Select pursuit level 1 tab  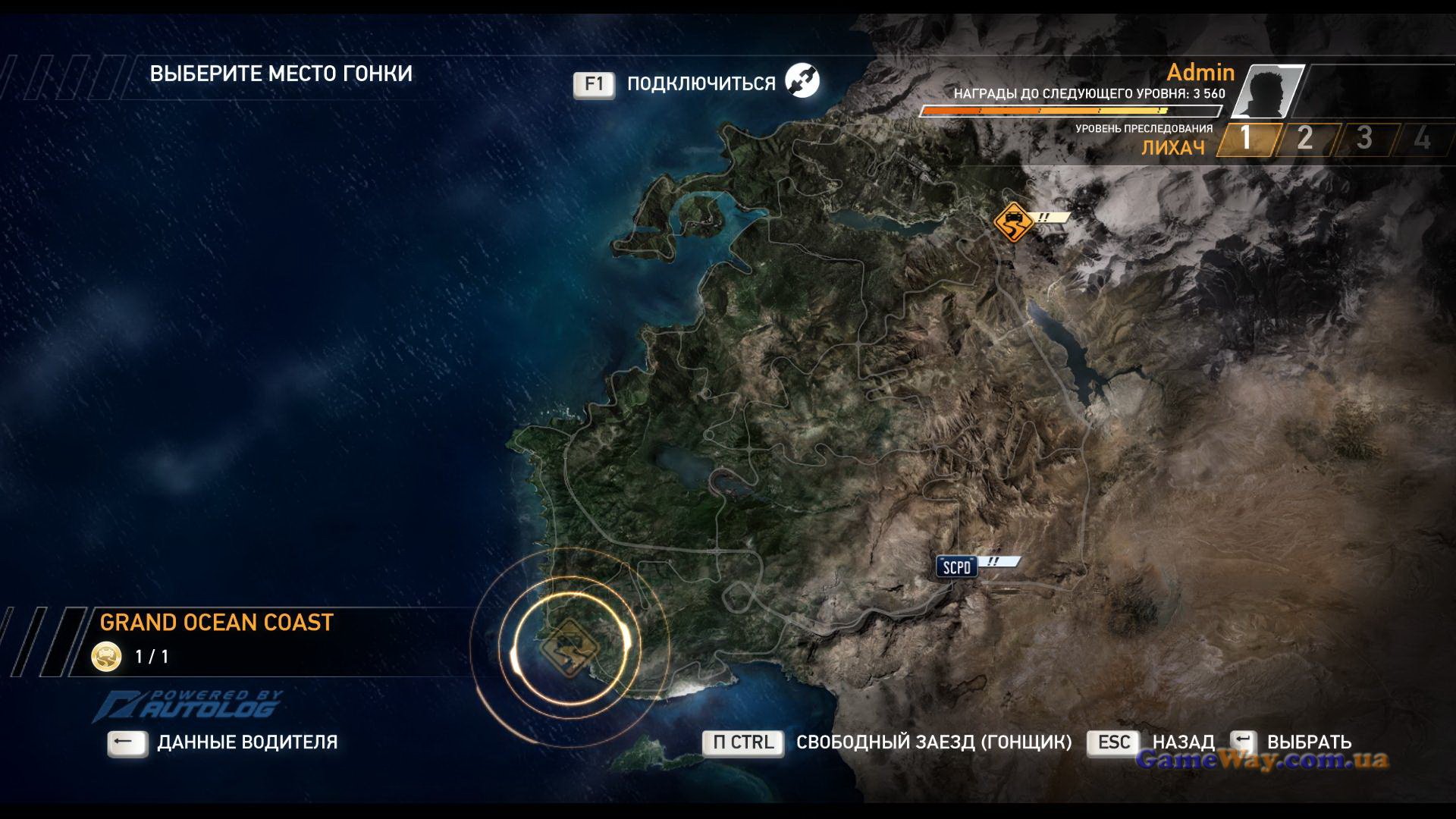[x=1245, y=139]
